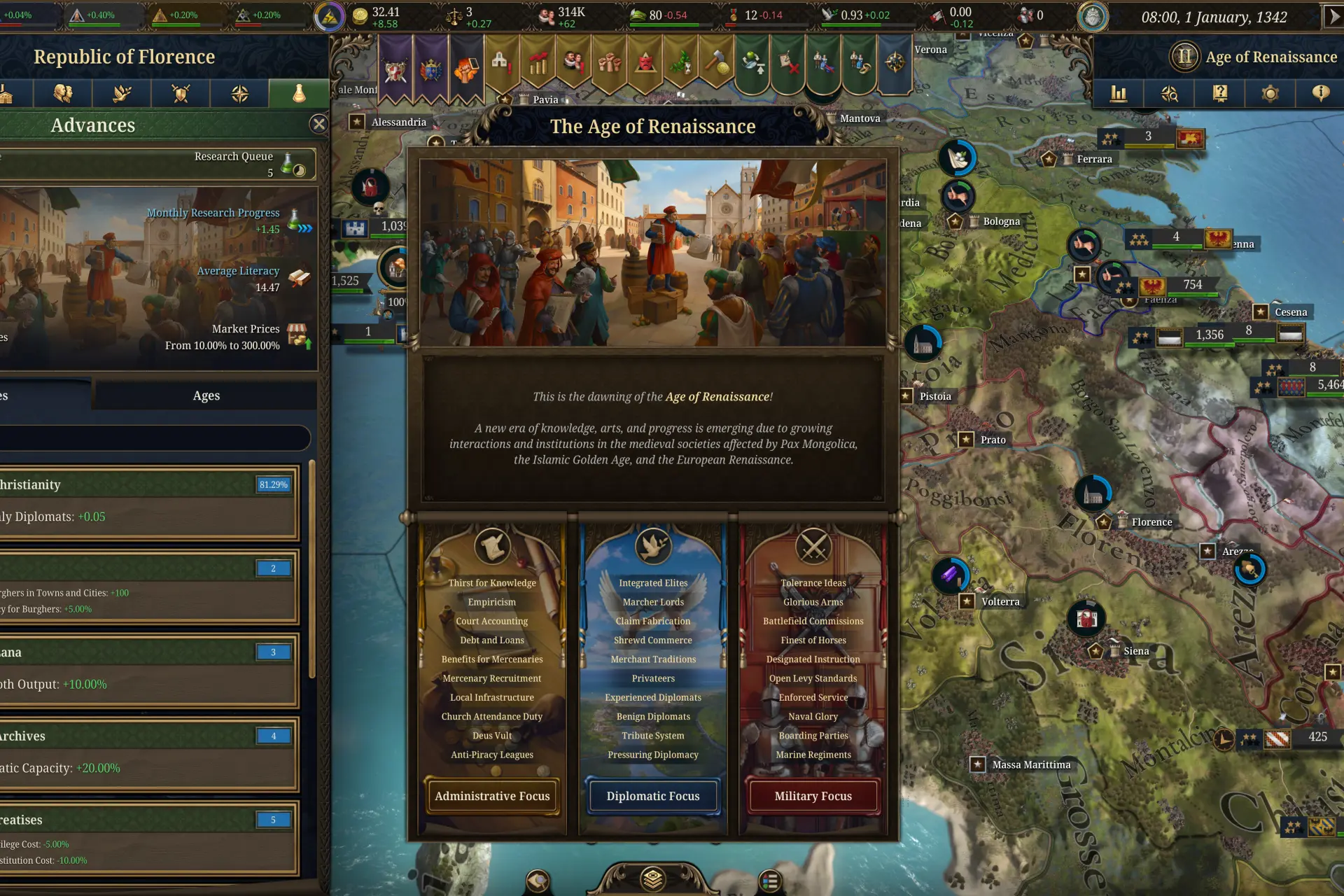Select the flask Advances tab
Viewport: 1344px width, 896px height.
pos(298,93)
